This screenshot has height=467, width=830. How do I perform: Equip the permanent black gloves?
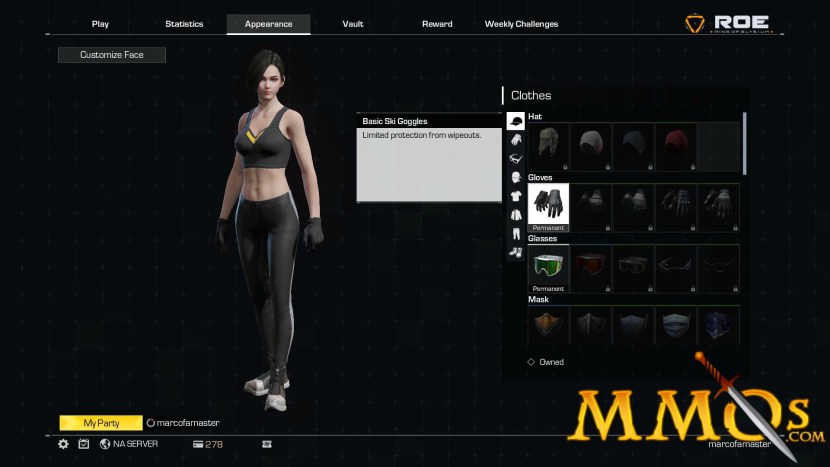(549, 206)
